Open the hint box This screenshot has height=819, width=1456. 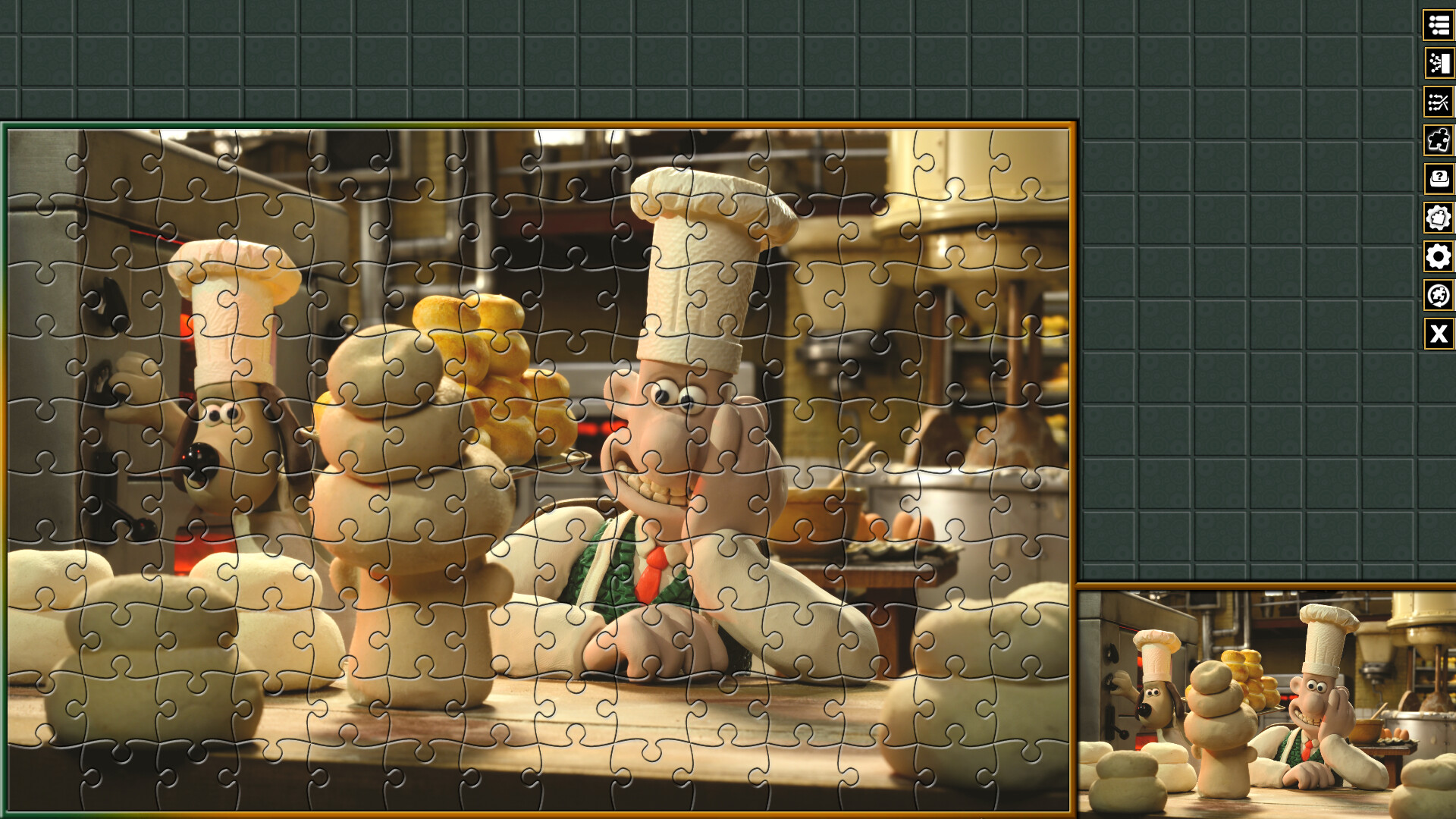pos(1439,178)
